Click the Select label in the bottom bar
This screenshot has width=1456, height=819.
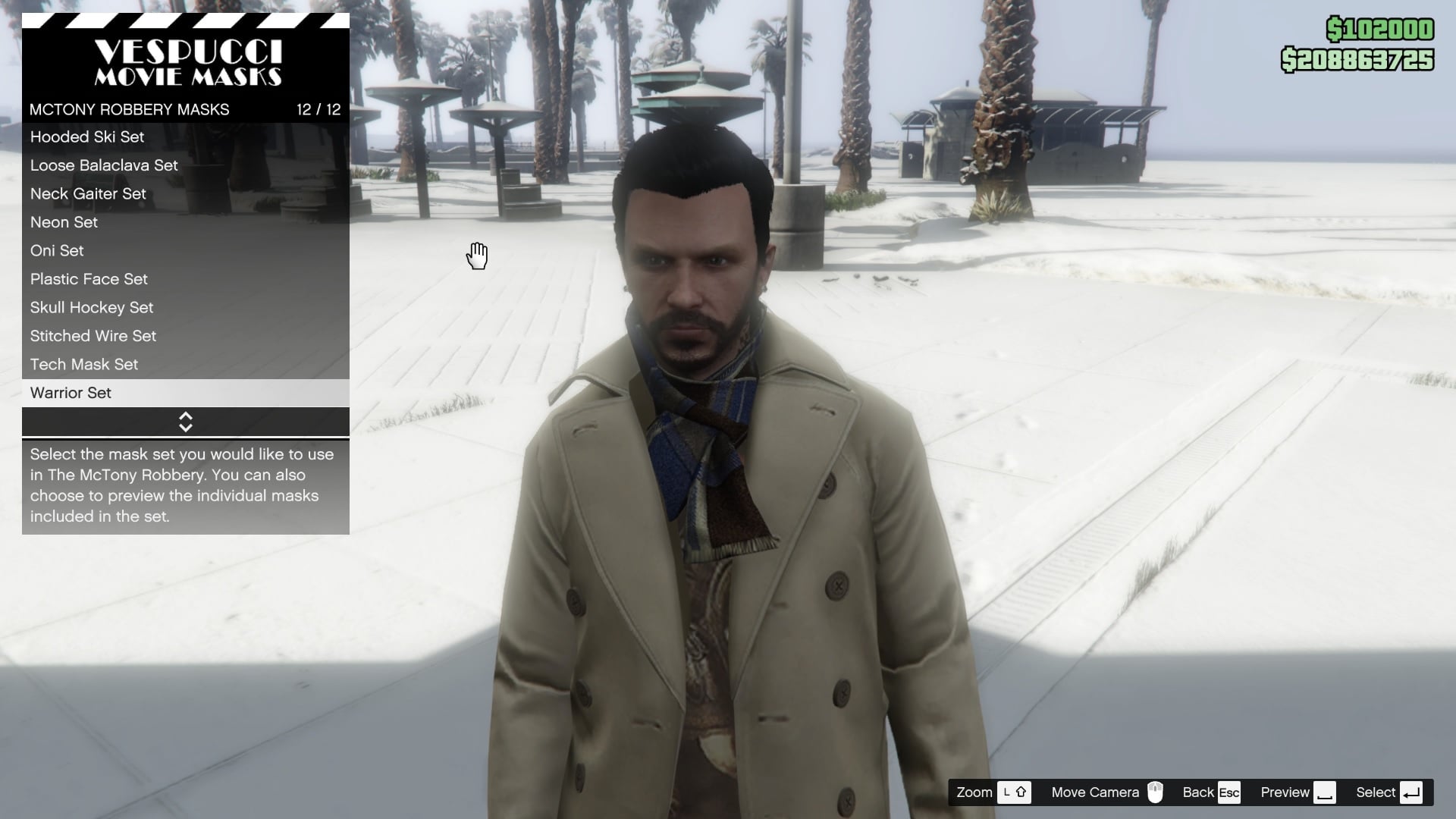[1375, 792]
